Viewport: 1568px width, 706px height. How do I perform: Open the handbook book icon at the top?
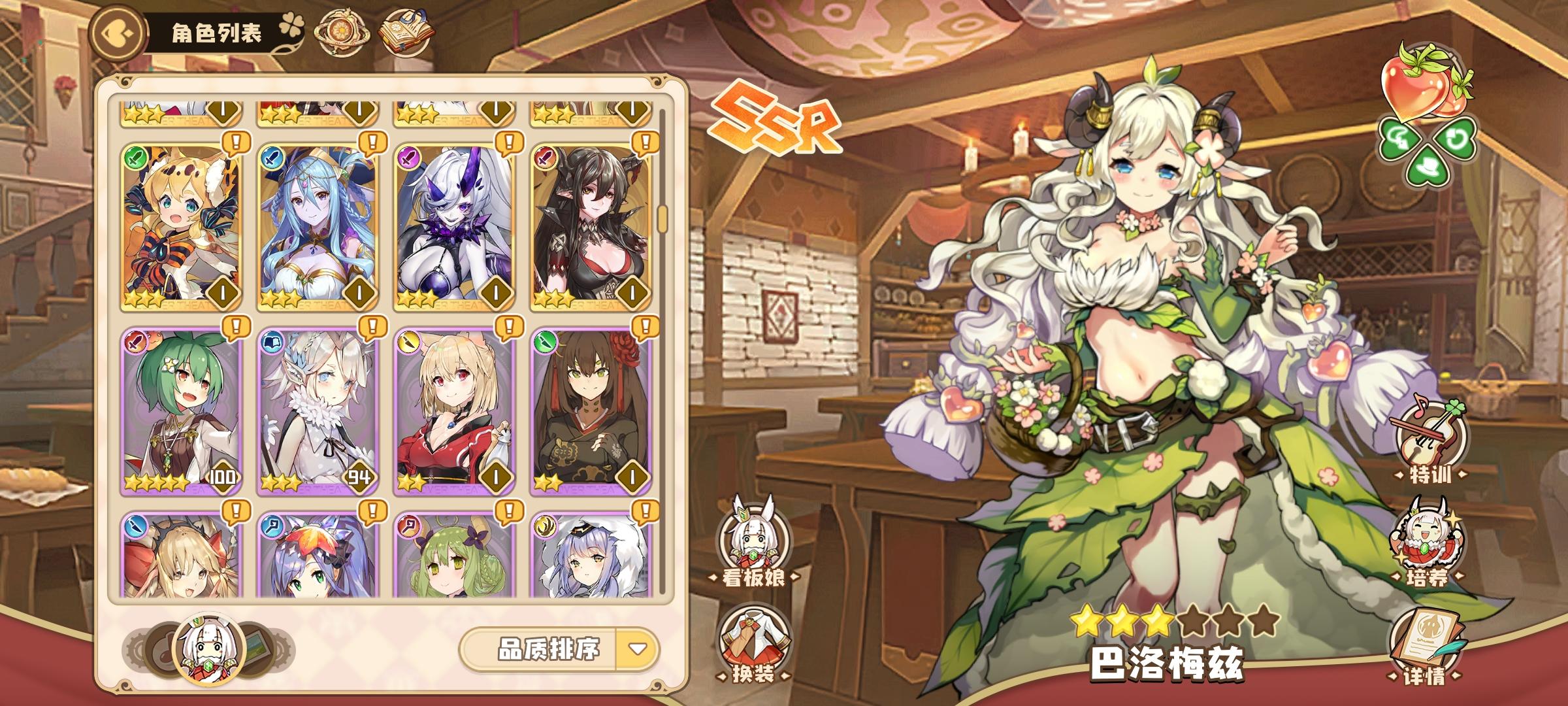coord(408,31)
